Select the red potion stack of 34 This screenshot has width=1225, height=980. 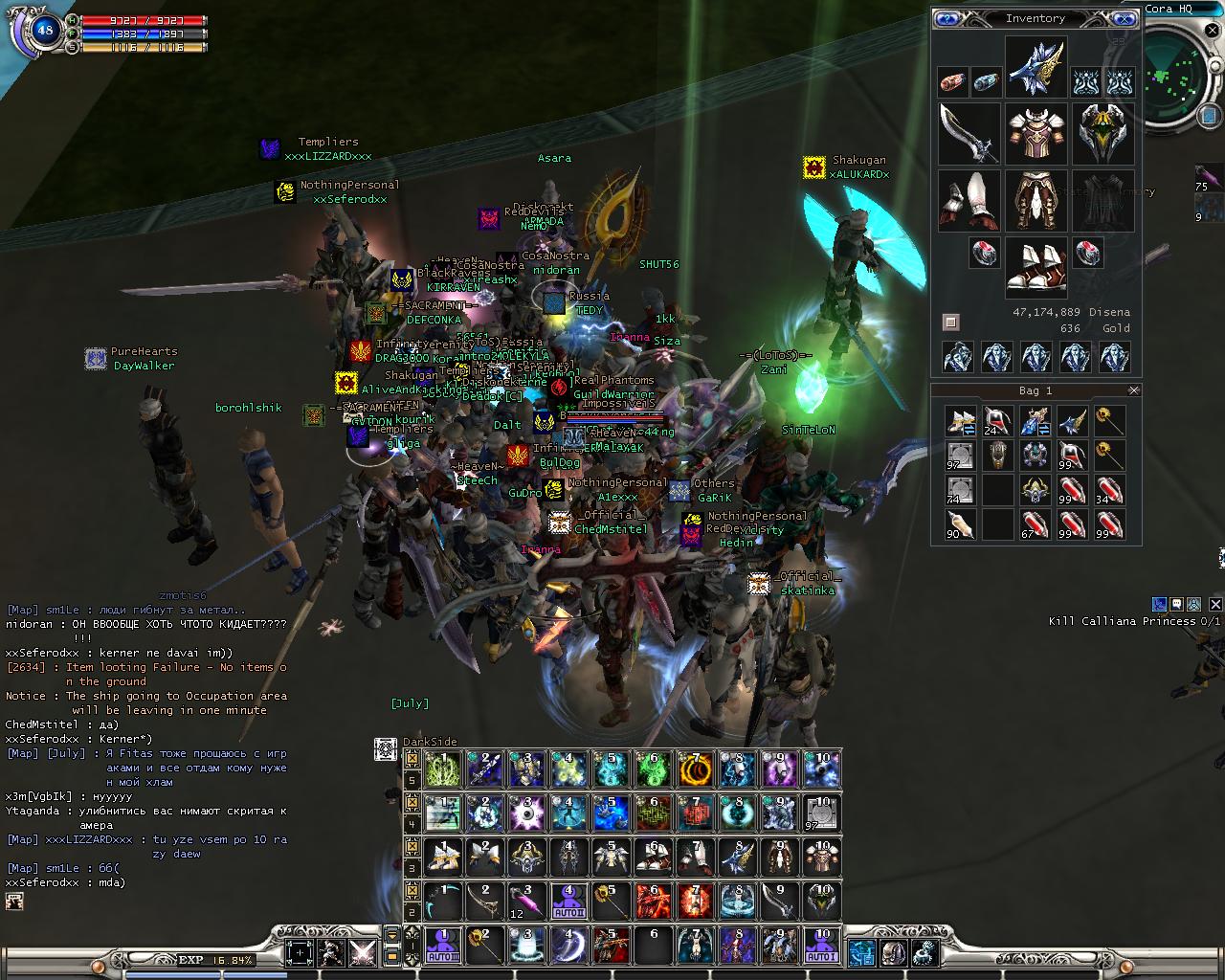(x=1108, y=490)
